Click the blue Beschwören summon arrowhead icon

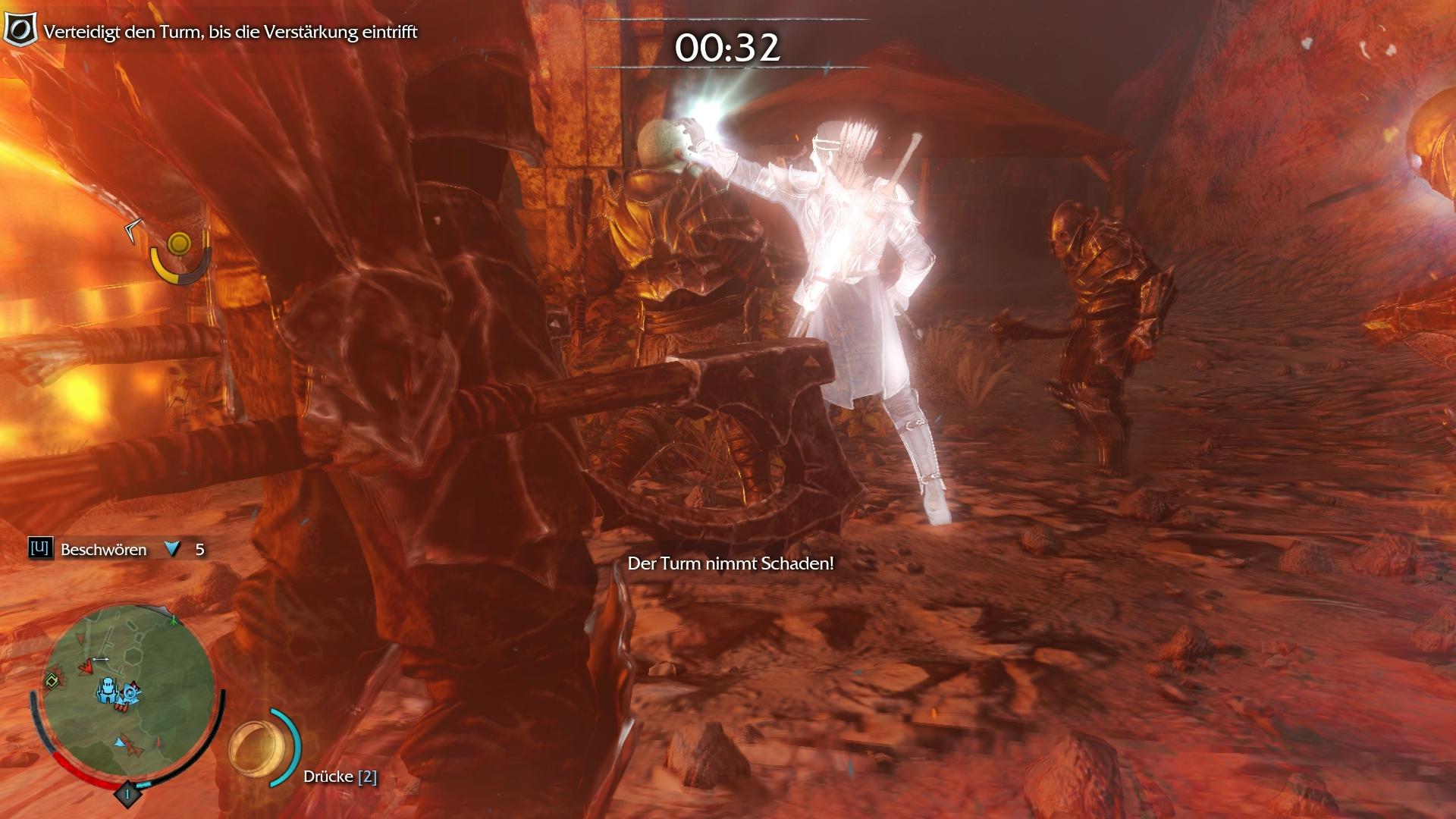pos(173,549)
